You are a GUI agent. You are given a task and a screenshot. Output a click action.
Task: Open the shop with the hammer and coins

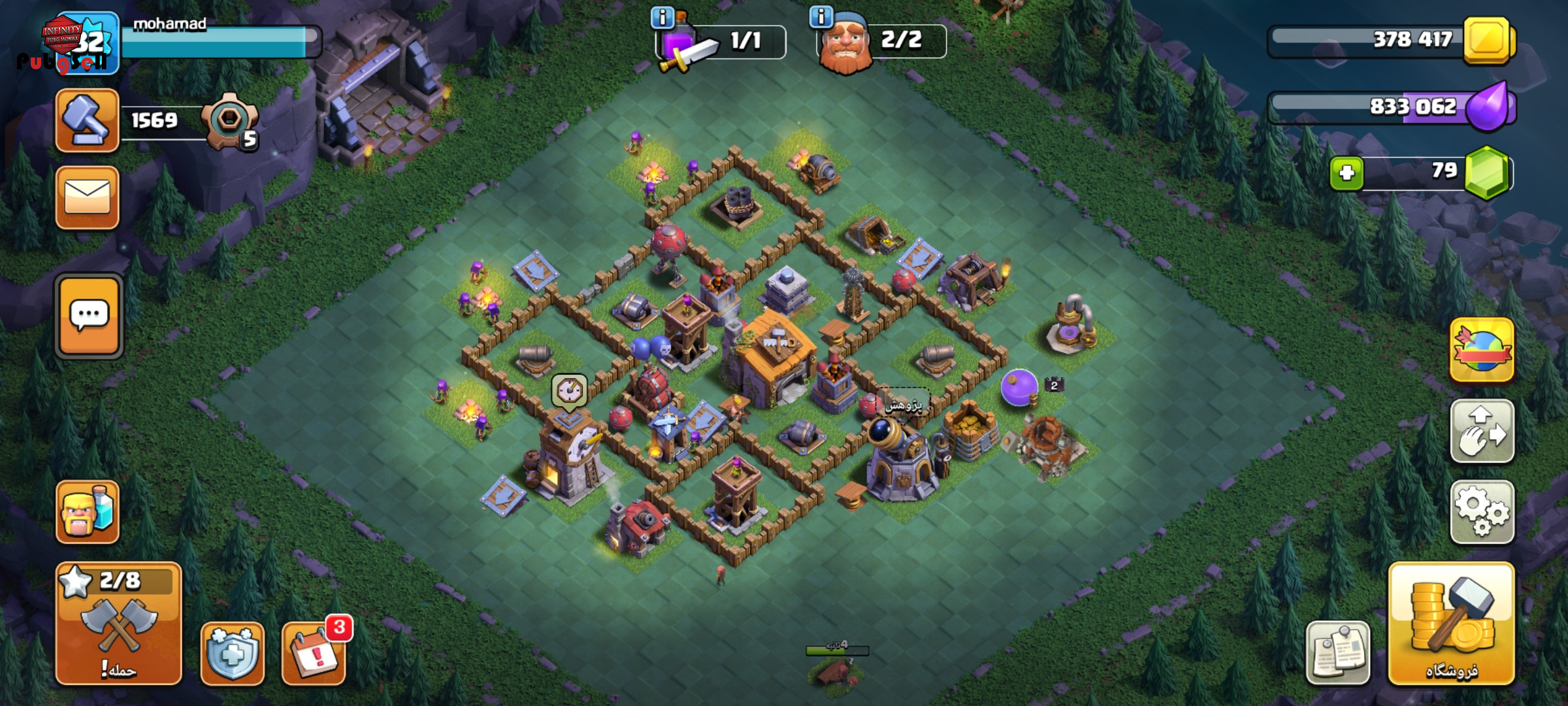(x=1451, y=624)
